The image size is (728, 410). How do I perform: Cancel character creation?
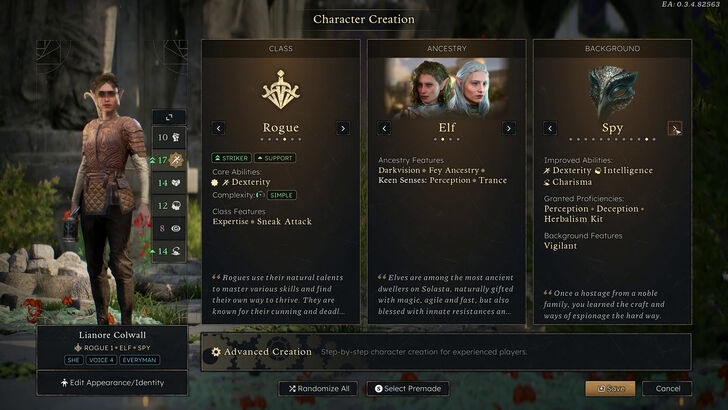pos(667,388)
